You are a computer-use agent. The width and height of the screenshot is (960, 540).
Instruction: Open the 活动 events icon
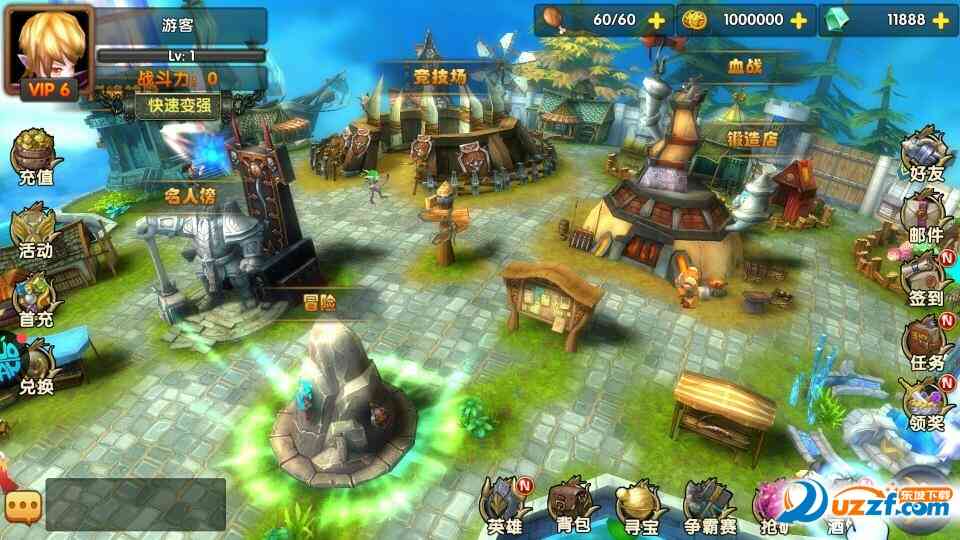pos(34,232)
